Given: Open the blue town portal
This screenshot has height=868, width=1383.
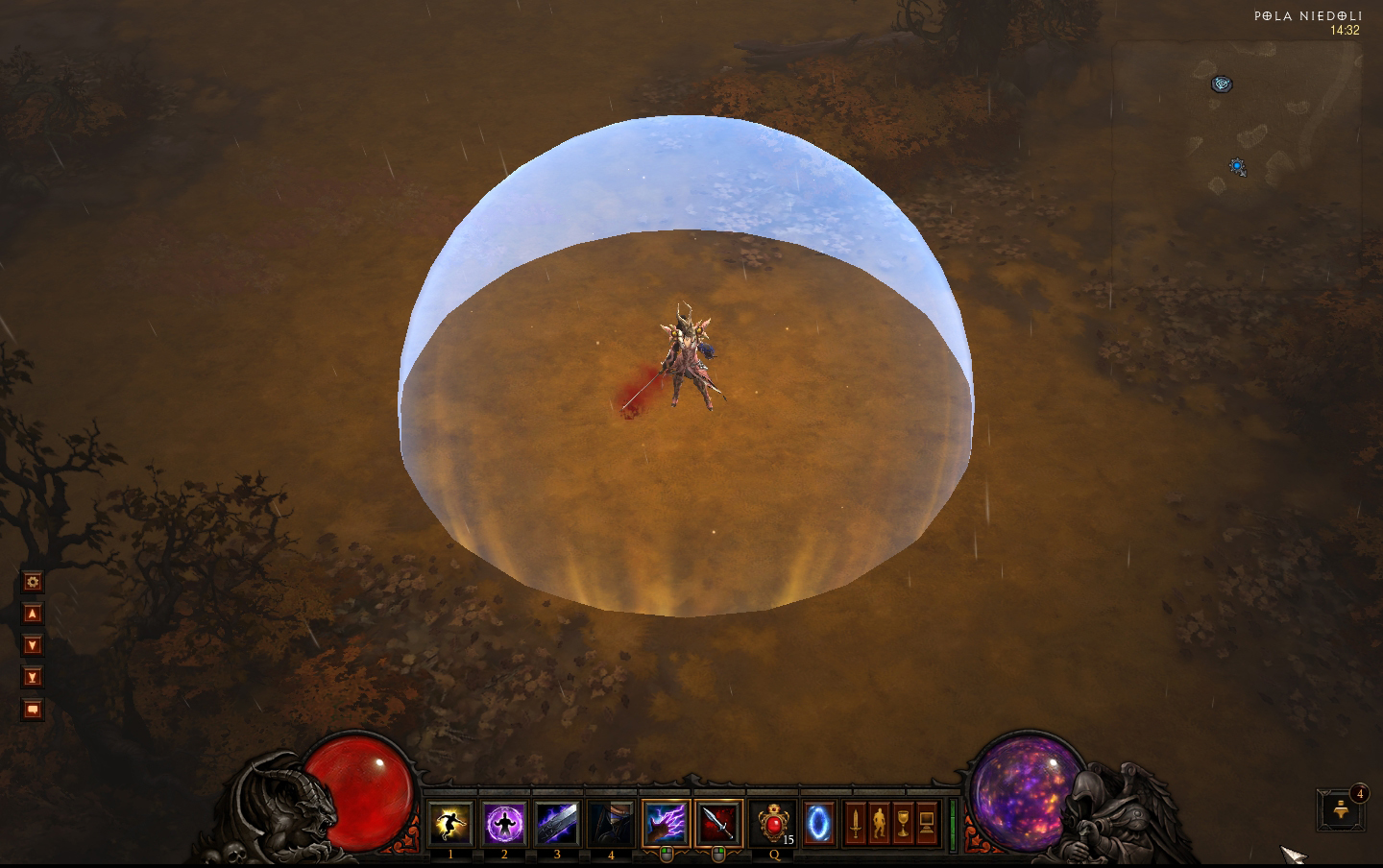Looking at the screenshot, I should tap(818, 823).
